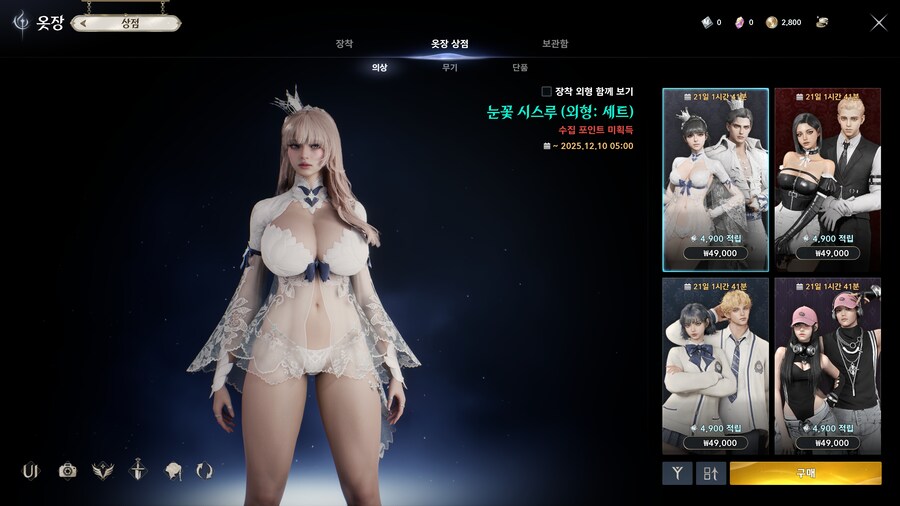Pick the school uniform couple outfit set
Viewport: 900px width, 506px height.
[x=715, y=366]
